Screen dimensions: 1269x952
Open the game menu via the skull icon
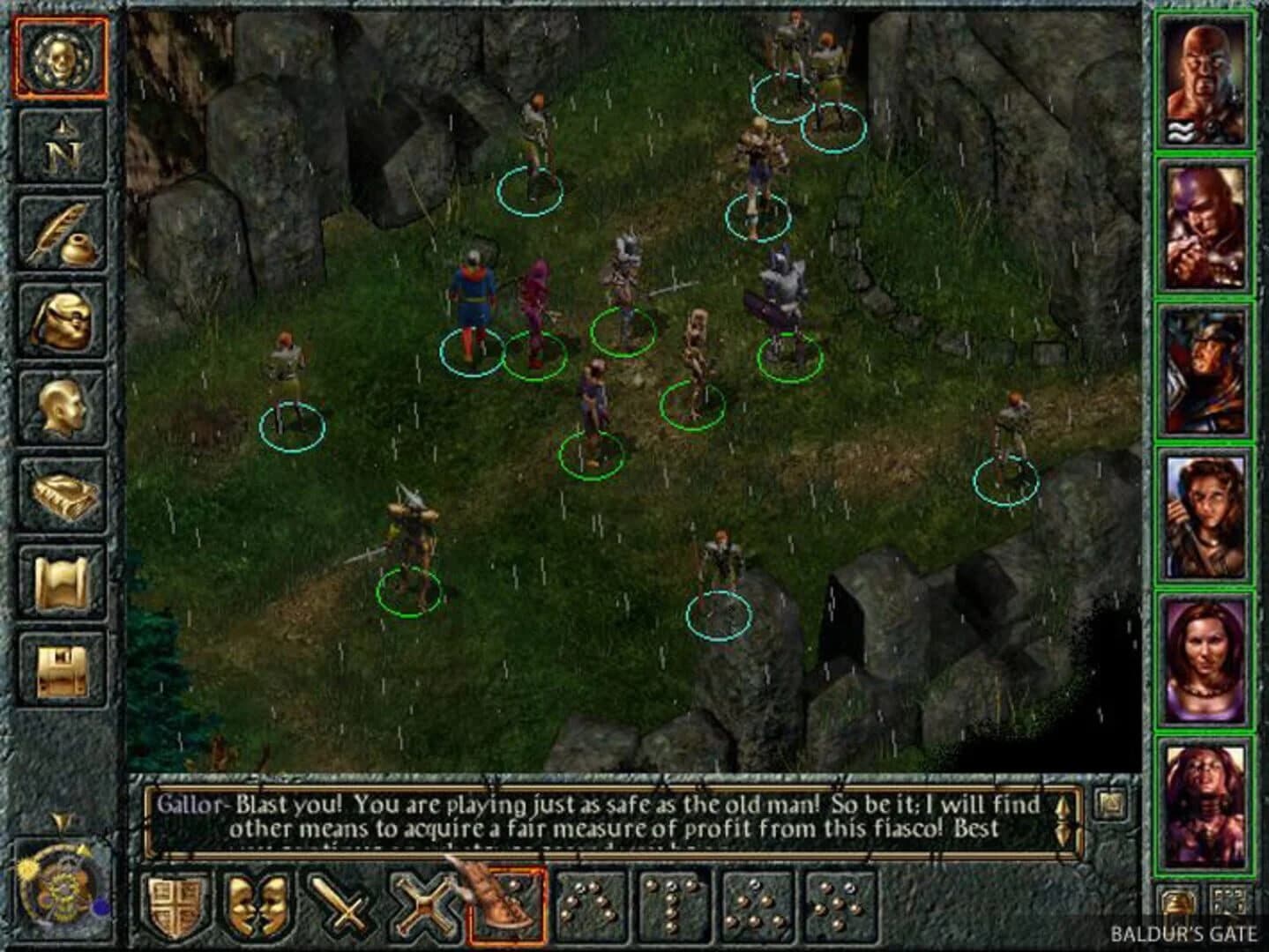tap(60, 58)
